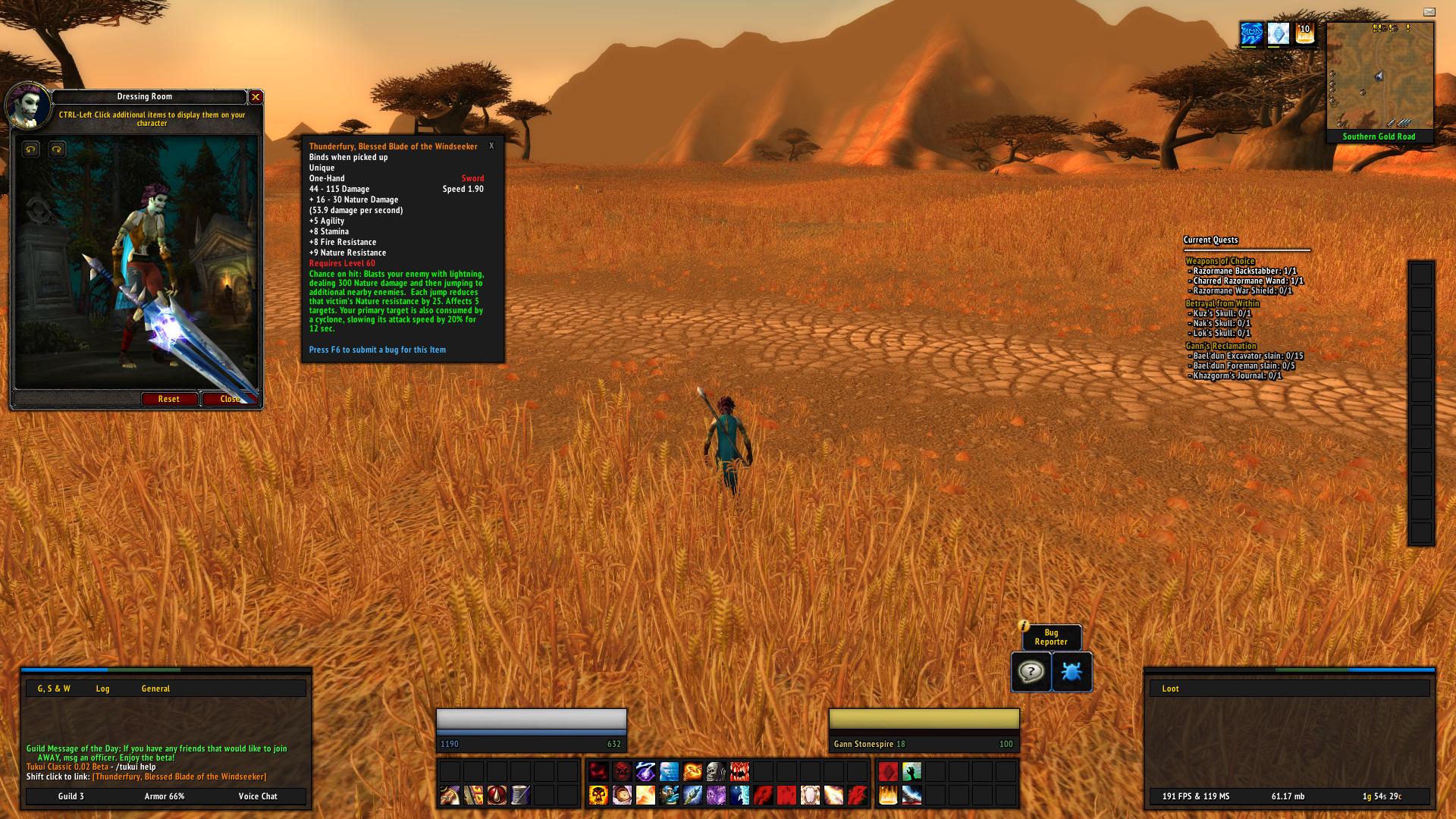
Task: Click the question-bubble suggestion icon beside Bug Reporter
Action: [1029, 672]
